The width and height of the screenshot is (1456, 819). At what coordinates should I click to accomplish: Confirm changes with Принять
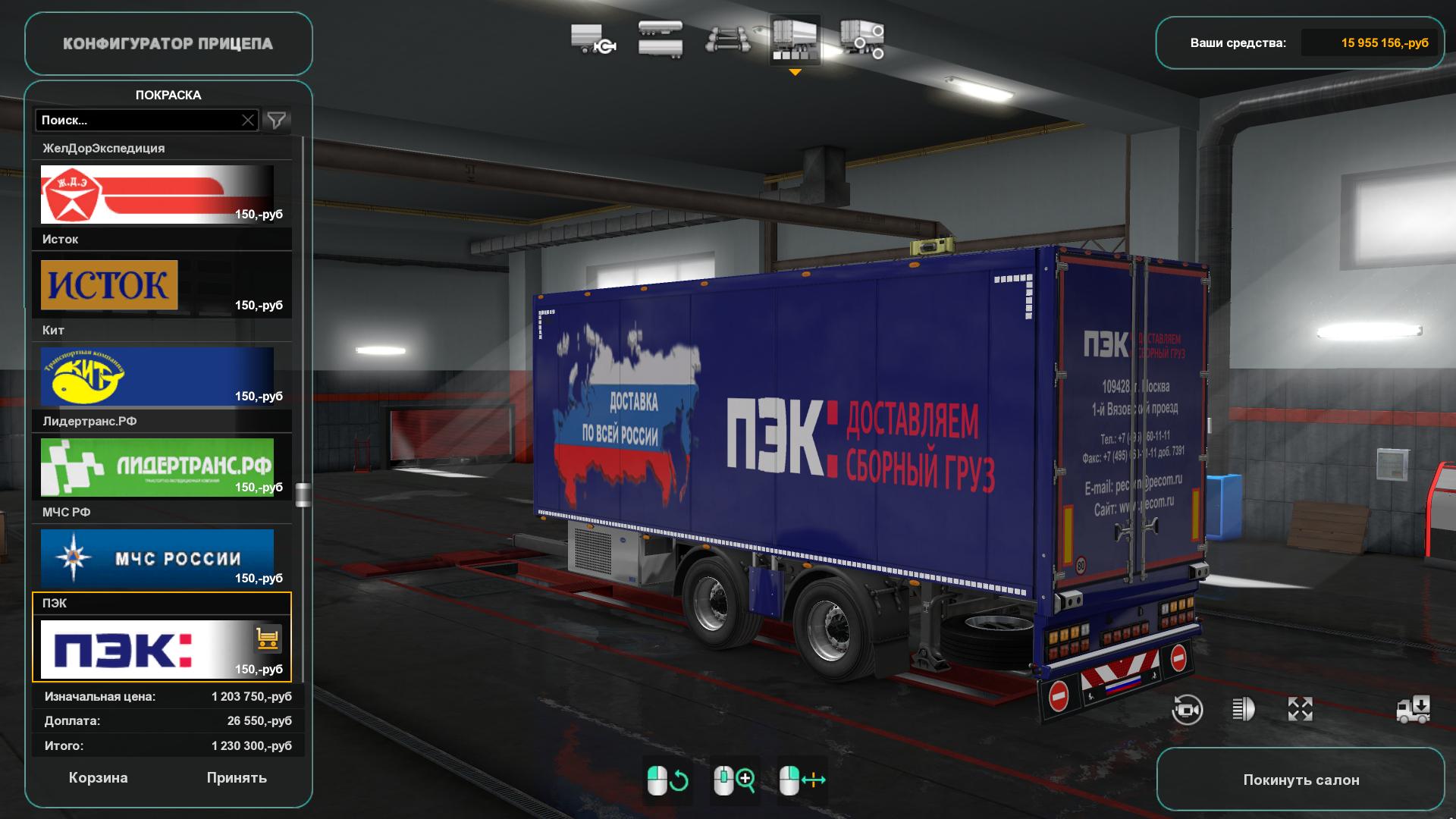[x=237, y=778]
